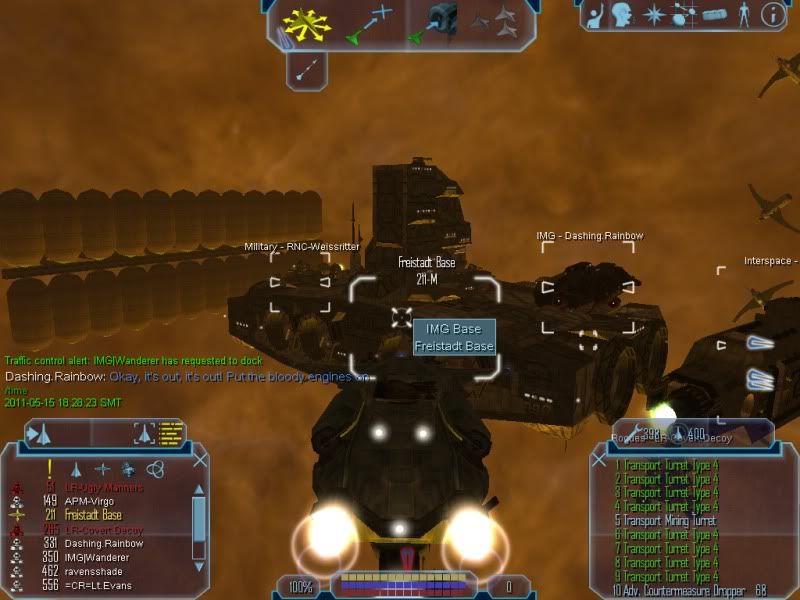Open the nav map compass star icon
Image resolution: width=800 pixels, height=600 pixels.
click(x=653, y=15)
